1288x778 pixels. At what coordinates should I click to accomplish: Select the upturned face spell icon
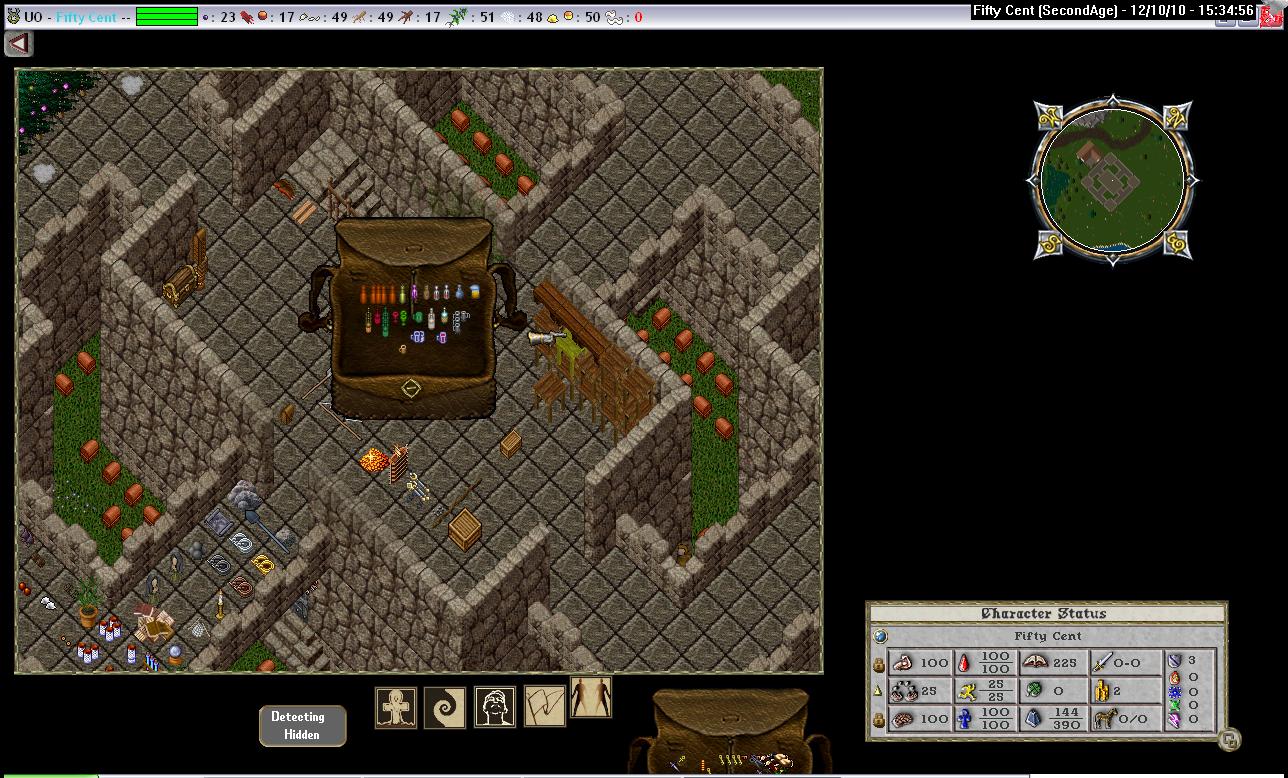[494, 708]
